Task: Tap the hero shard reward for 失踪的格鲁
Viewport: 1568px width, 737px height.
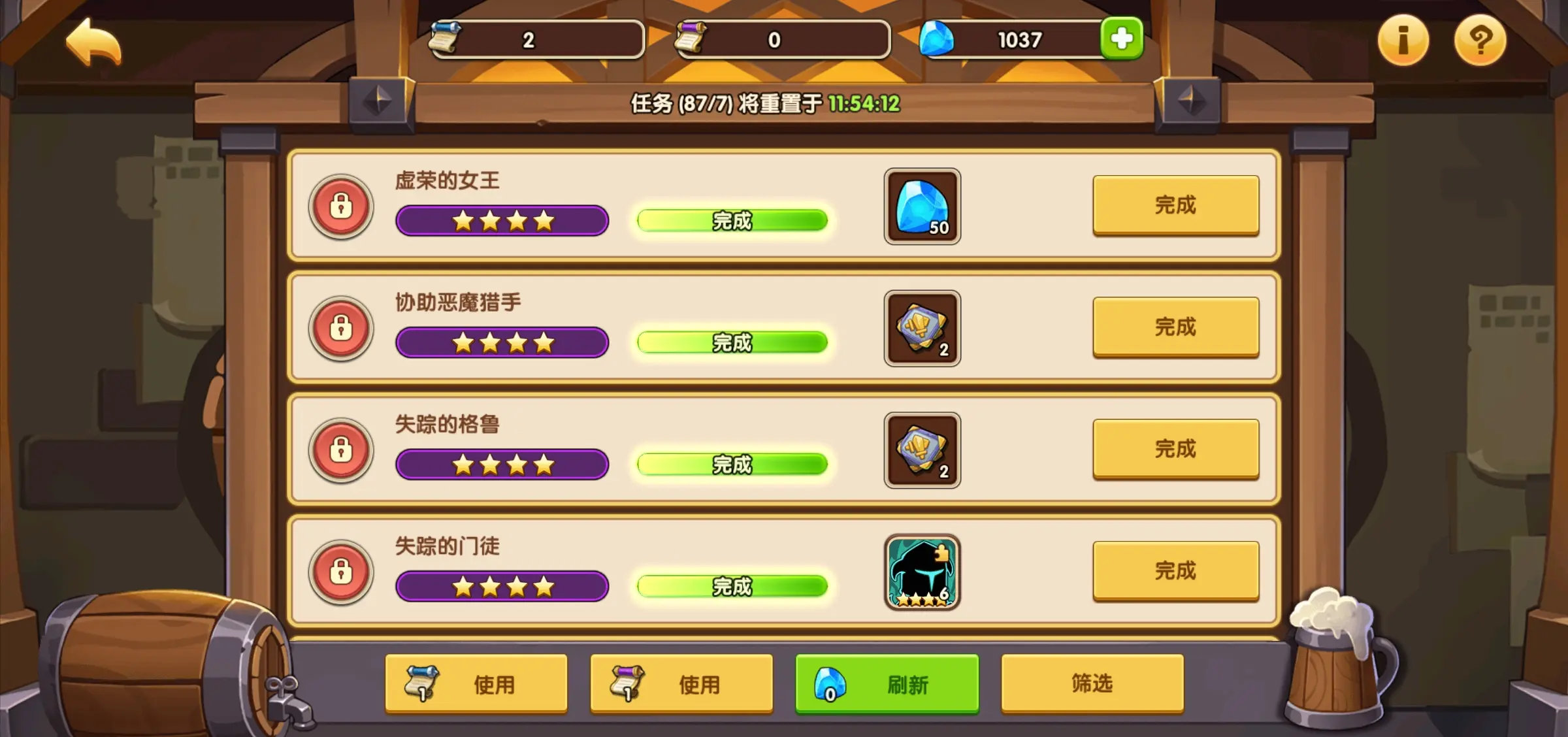Action: pos(922,451)
